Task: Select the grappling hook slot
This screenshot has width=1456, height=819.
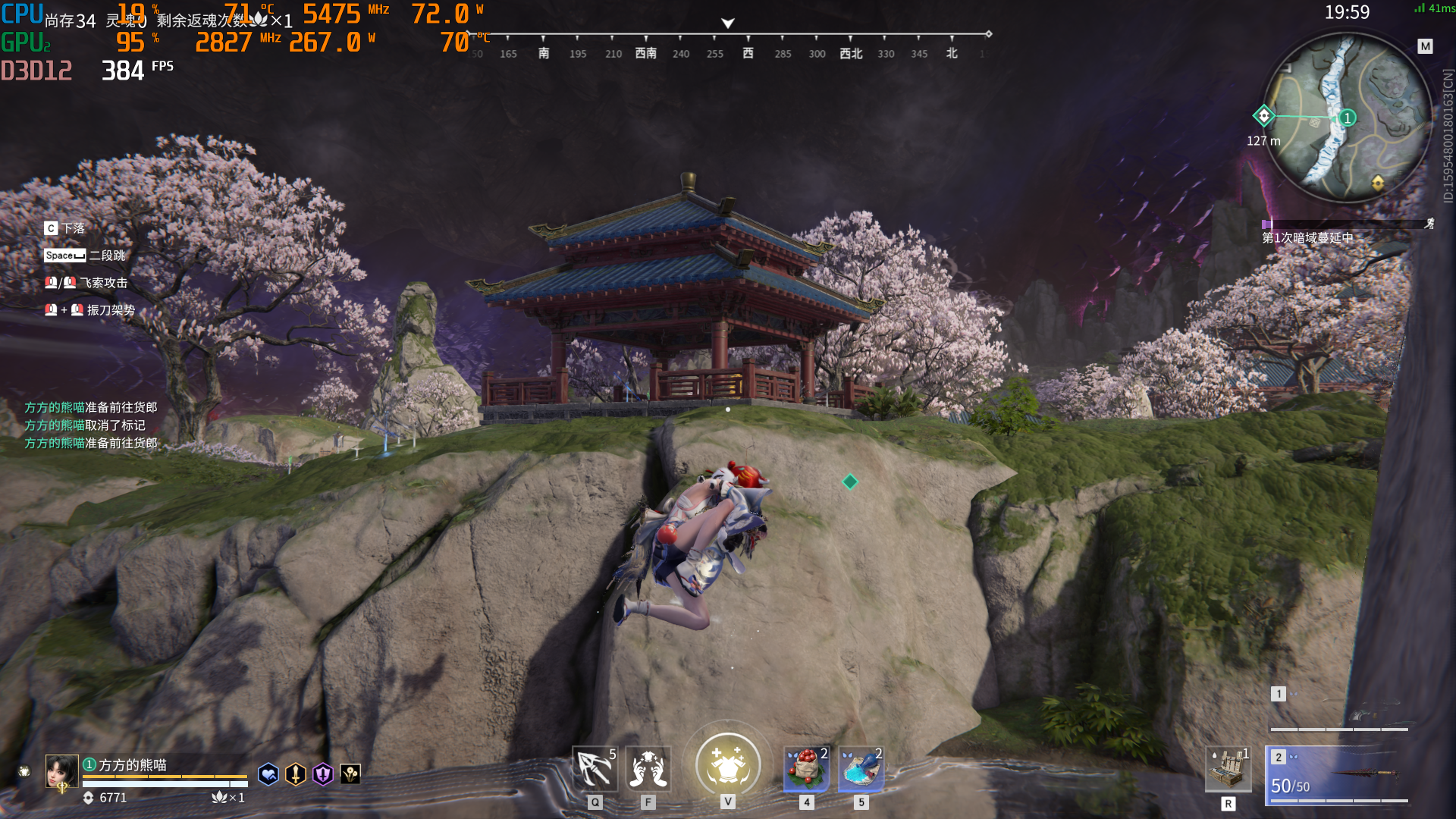Action: pos(595,769)
